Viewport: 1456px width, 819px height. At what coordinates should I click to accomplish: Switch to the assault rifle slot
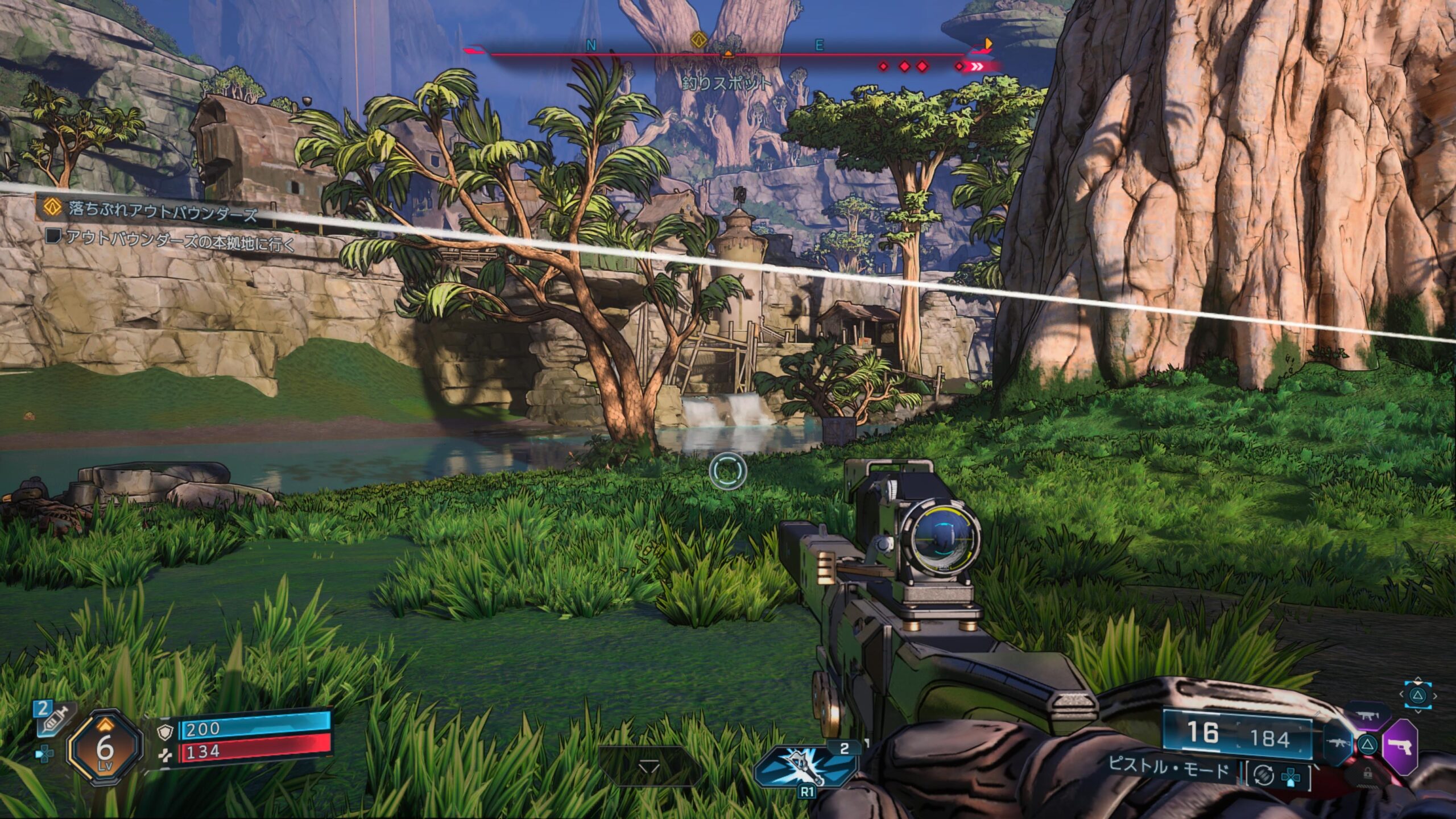(x=1338, y=743)
